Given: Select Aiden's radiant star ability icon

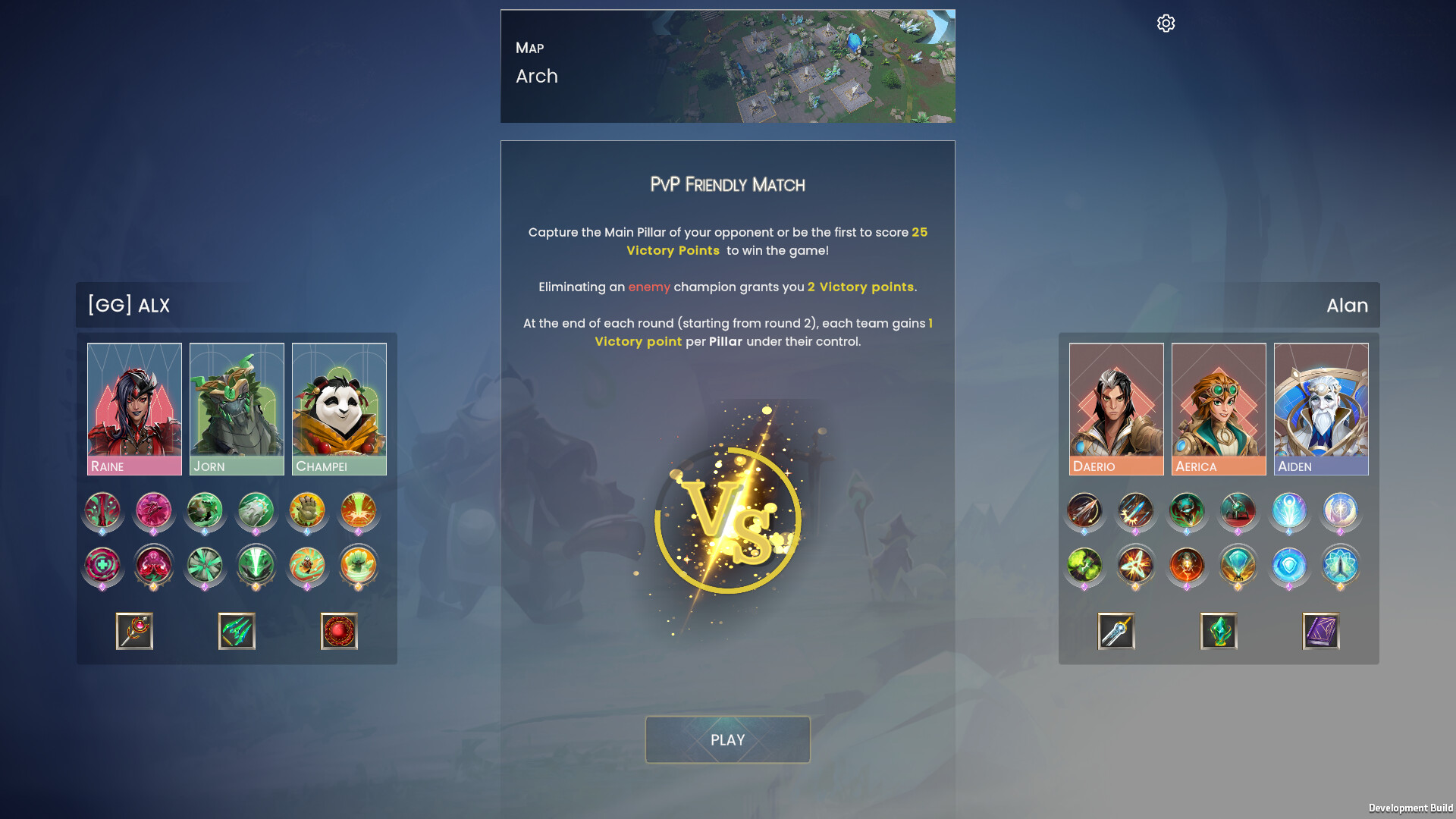Looking at the screenshot, I should pyautogui.click(x=1340, y=512).
